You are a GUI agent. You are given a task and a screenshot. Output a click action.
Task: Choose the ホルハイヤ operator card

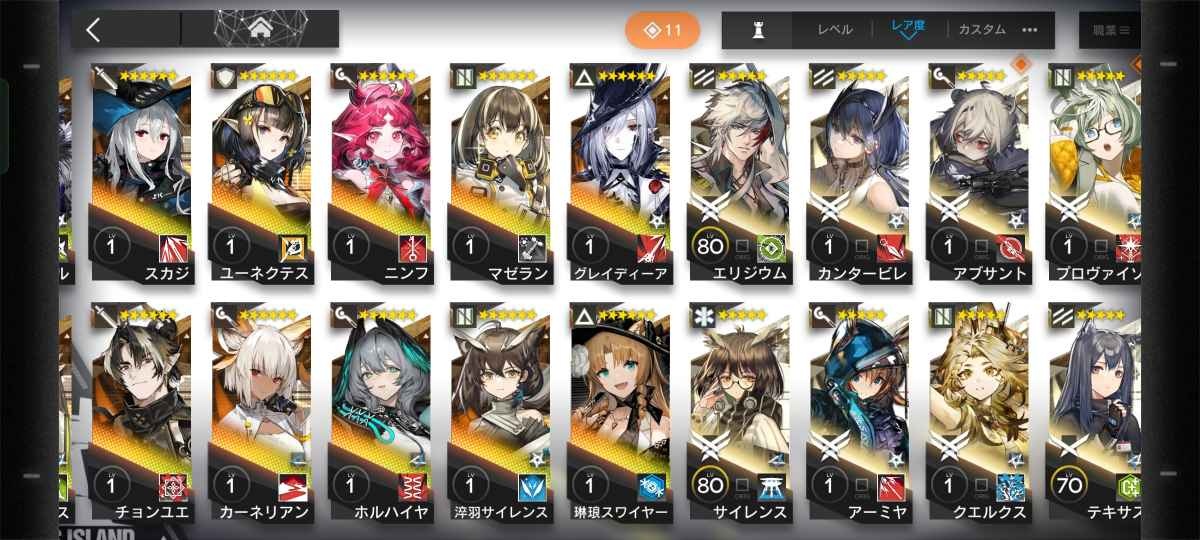click(377, 410)
